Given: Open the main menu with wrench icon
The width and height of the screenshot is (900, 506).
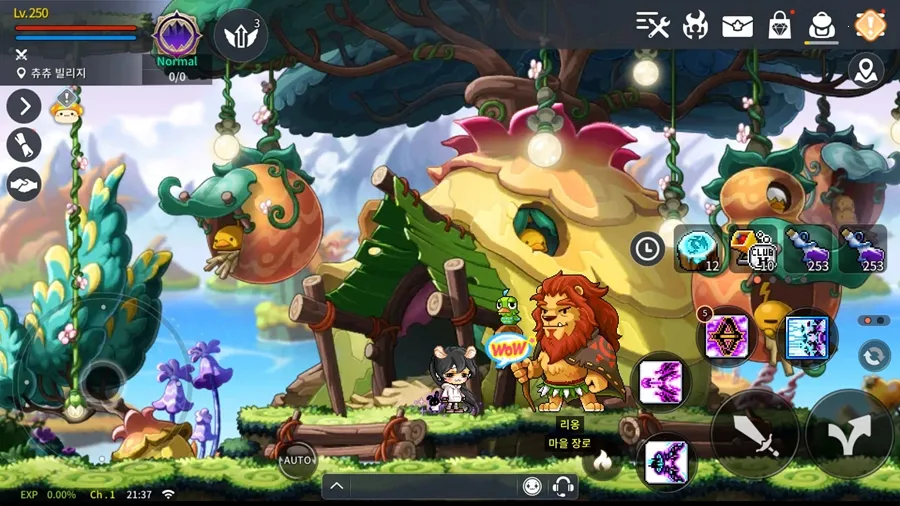Looking at the screenshot, I should (x=653, y=25).
